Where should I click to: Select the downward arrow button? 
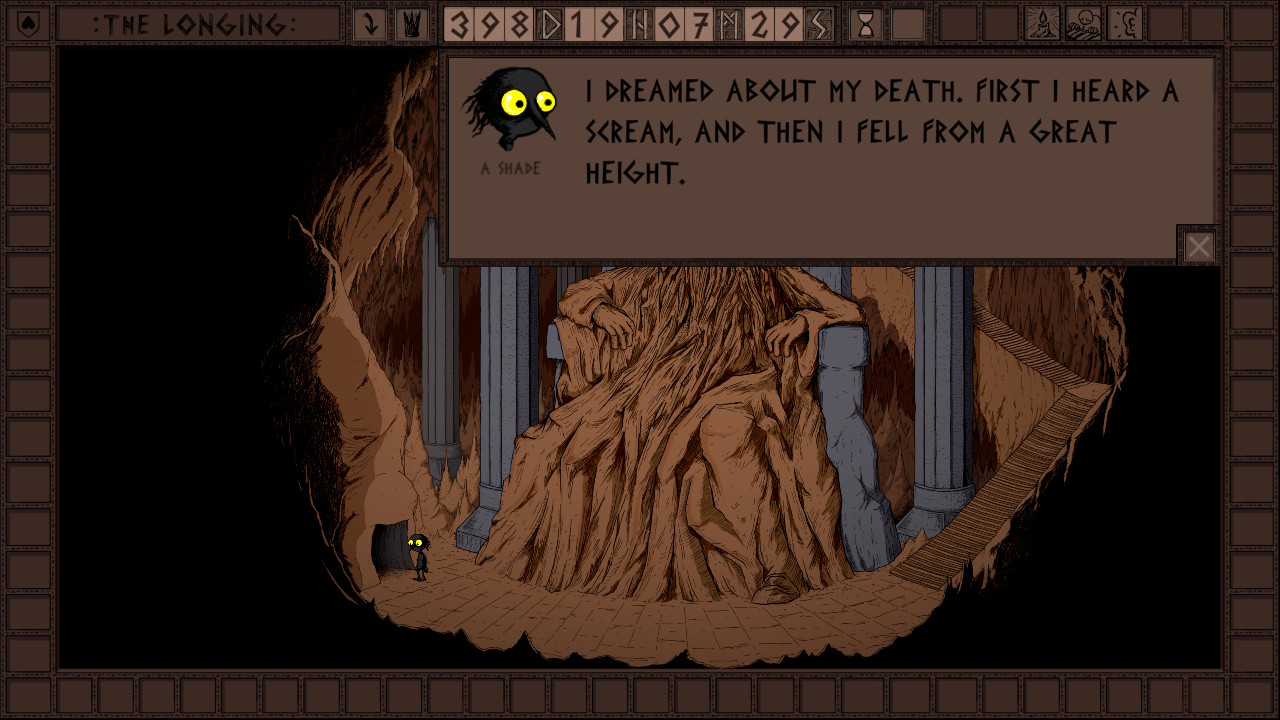(370, 24)
